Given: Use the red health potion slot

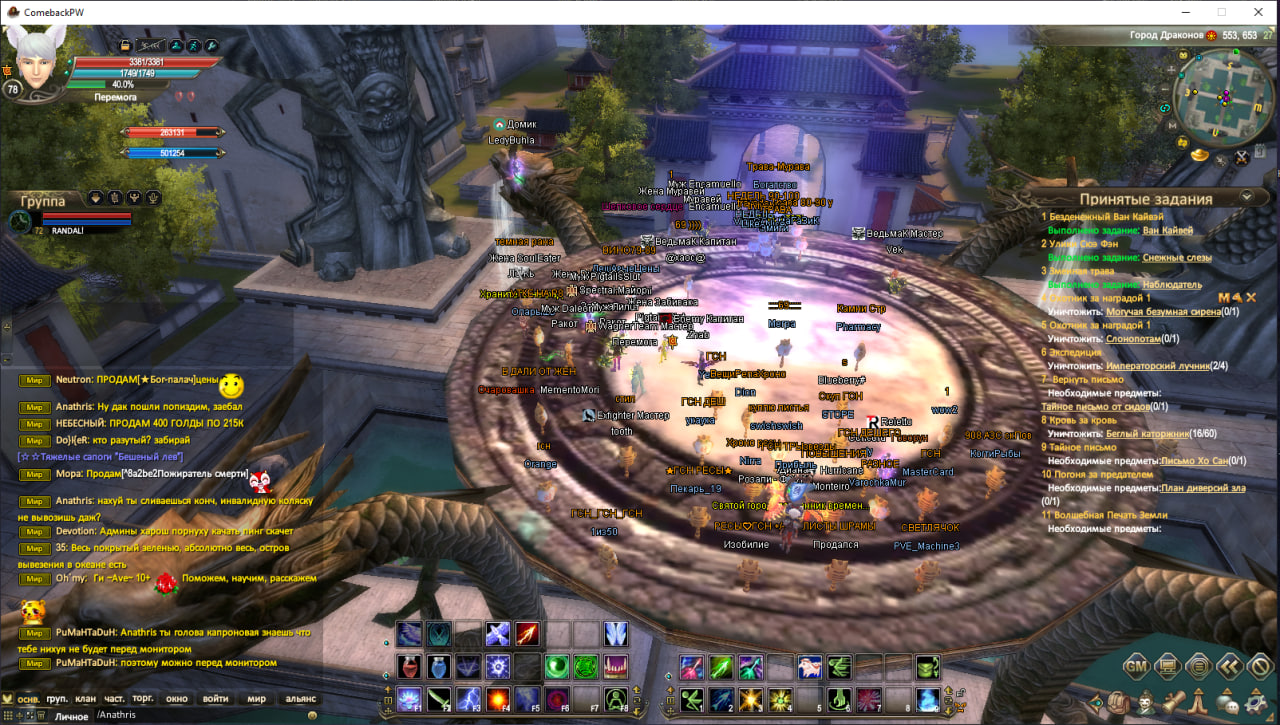Looking at the screenshot, I should click(409, 666).
